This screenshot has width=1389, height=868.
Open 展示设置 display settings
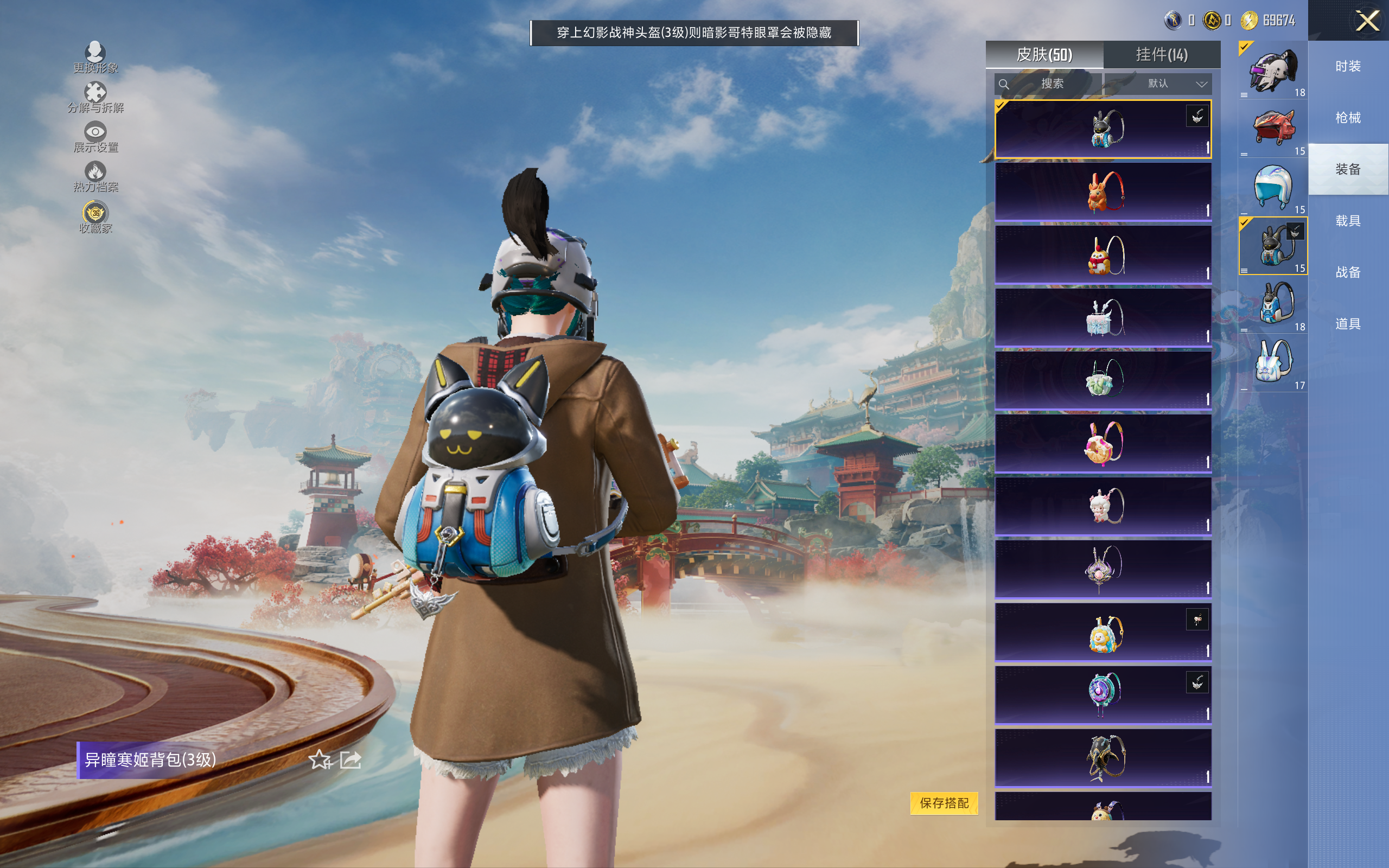(x=95, y=137)
